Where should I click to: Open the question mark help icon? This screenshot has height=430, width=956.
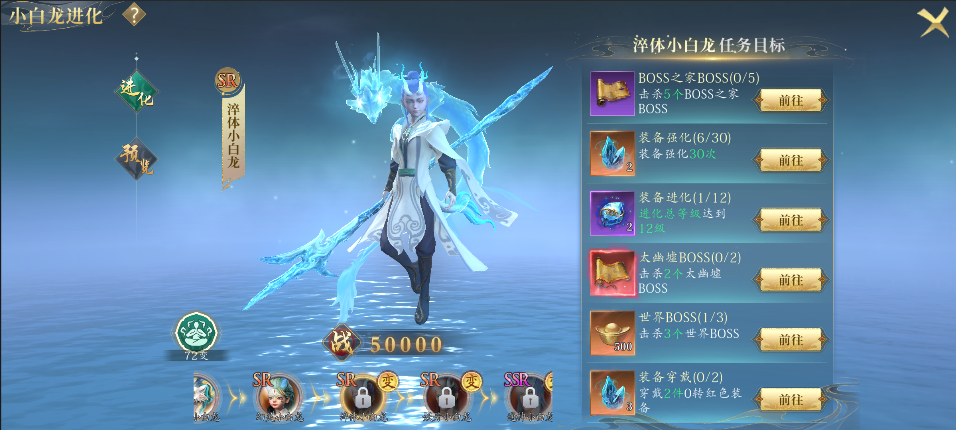[133, 15]
